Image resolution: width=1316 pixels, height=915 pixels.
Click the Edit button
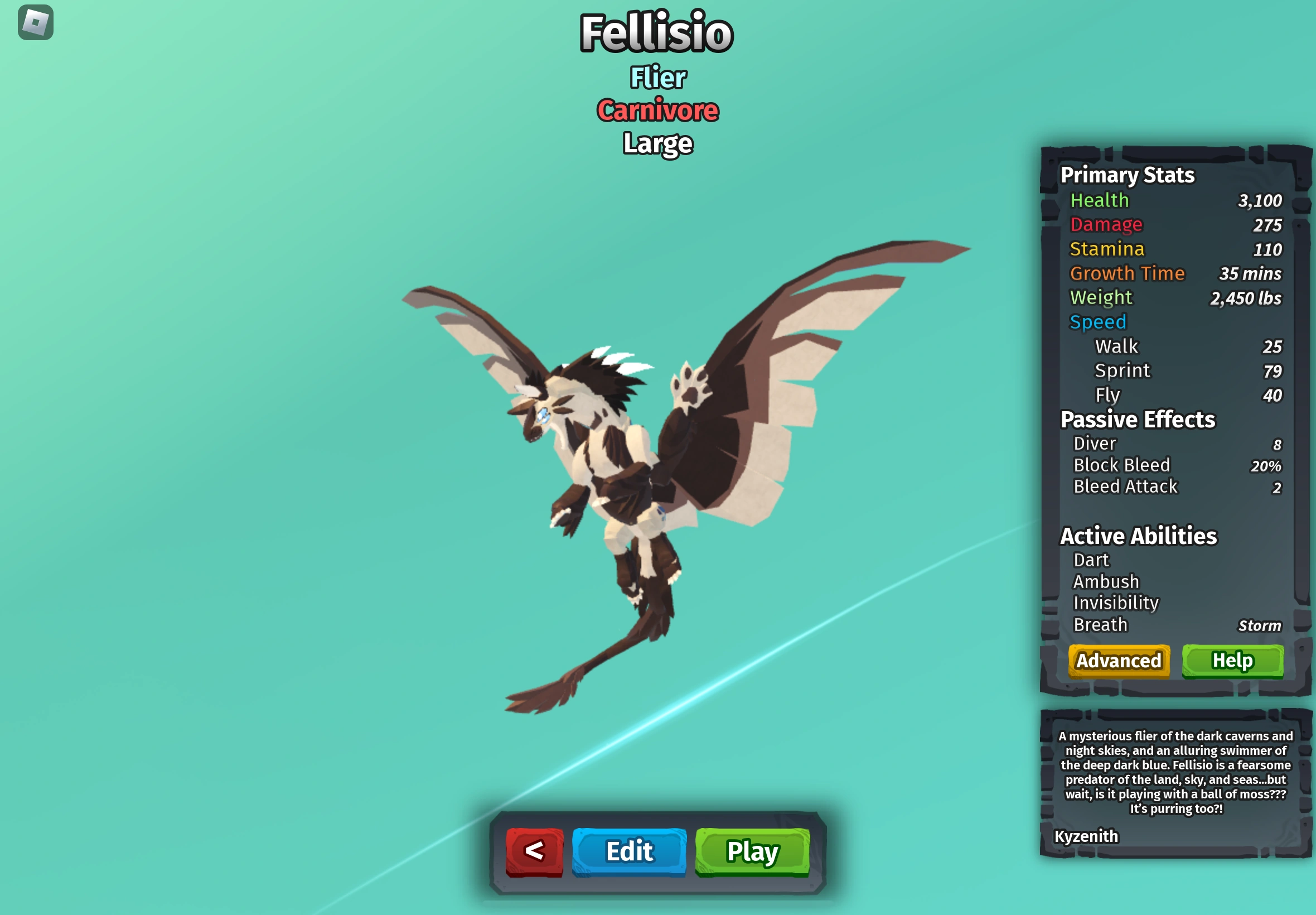[x=628, y=851]
